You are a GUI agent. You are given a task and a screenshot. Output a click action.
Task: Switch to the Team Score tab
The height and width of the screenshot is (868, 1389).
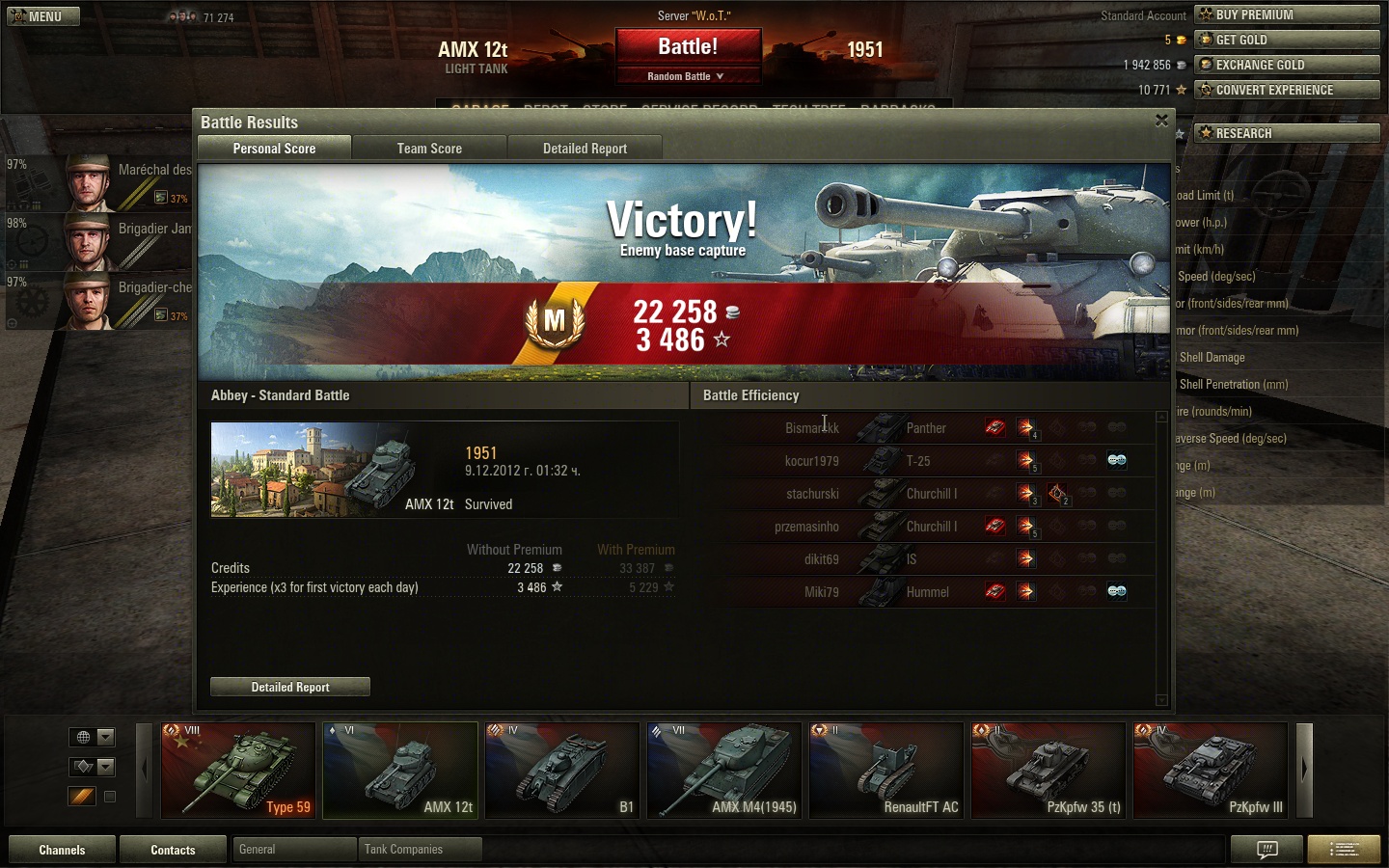429,149
